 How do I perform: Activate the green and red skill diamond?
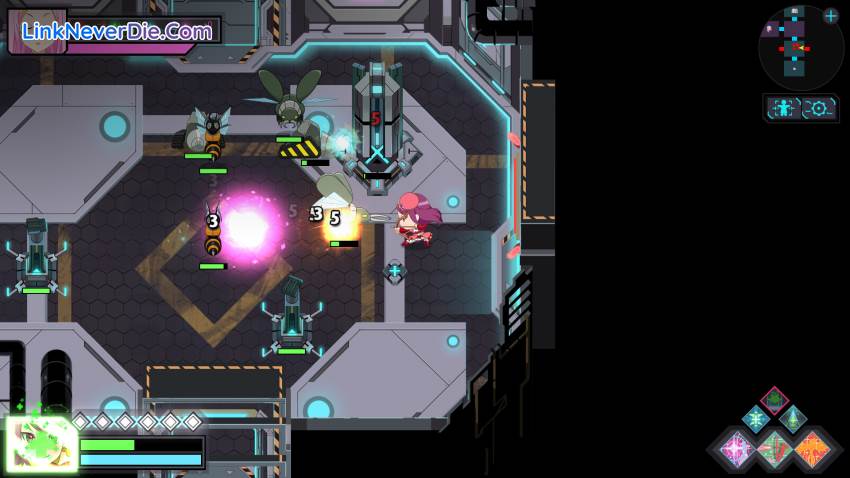775,449
